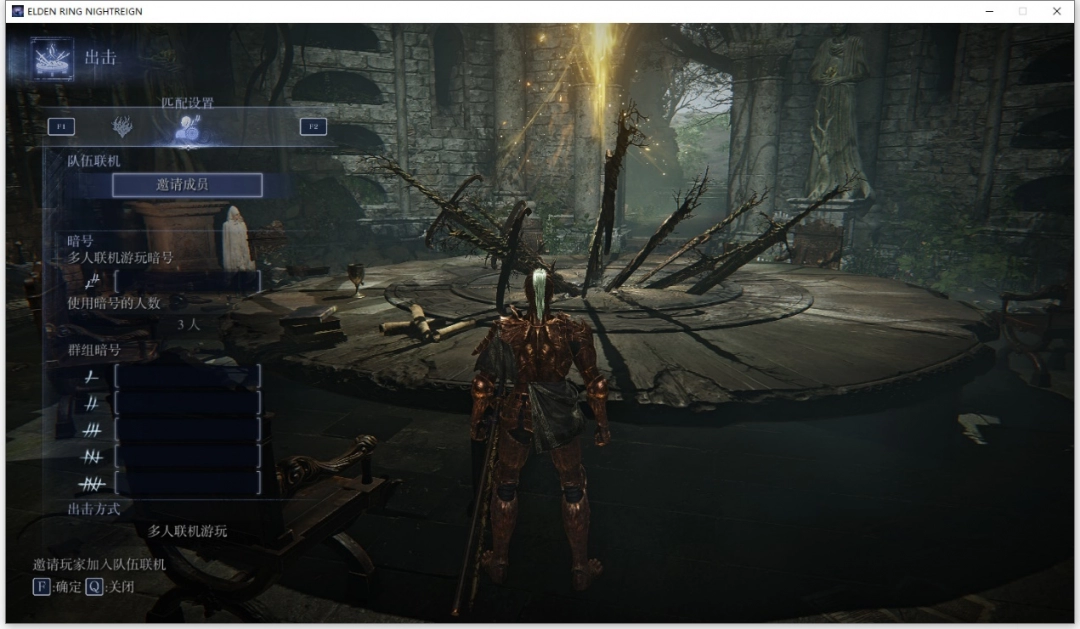The width and height of the screenshot is (1080, 629).
Task: Minimize the game window
Action: [x=989, y=11]
